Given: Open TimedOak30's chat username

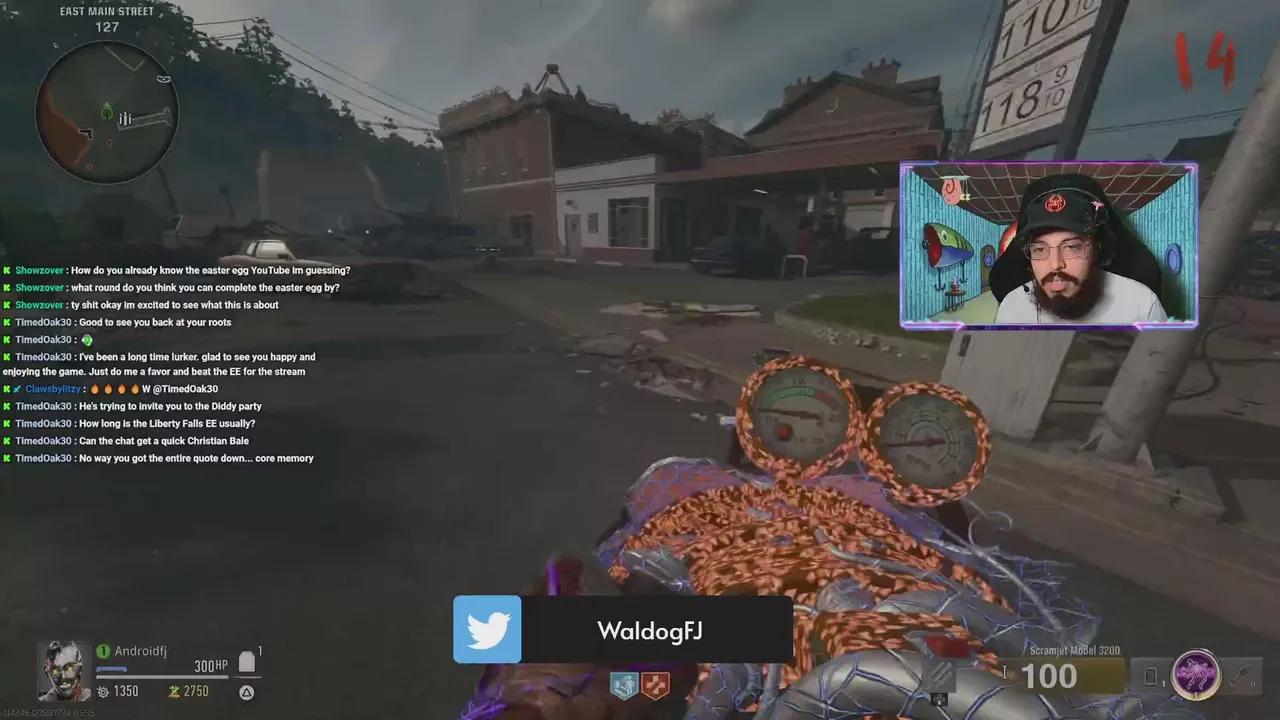Looking at the screenshot, I should [x=43, y=322].
